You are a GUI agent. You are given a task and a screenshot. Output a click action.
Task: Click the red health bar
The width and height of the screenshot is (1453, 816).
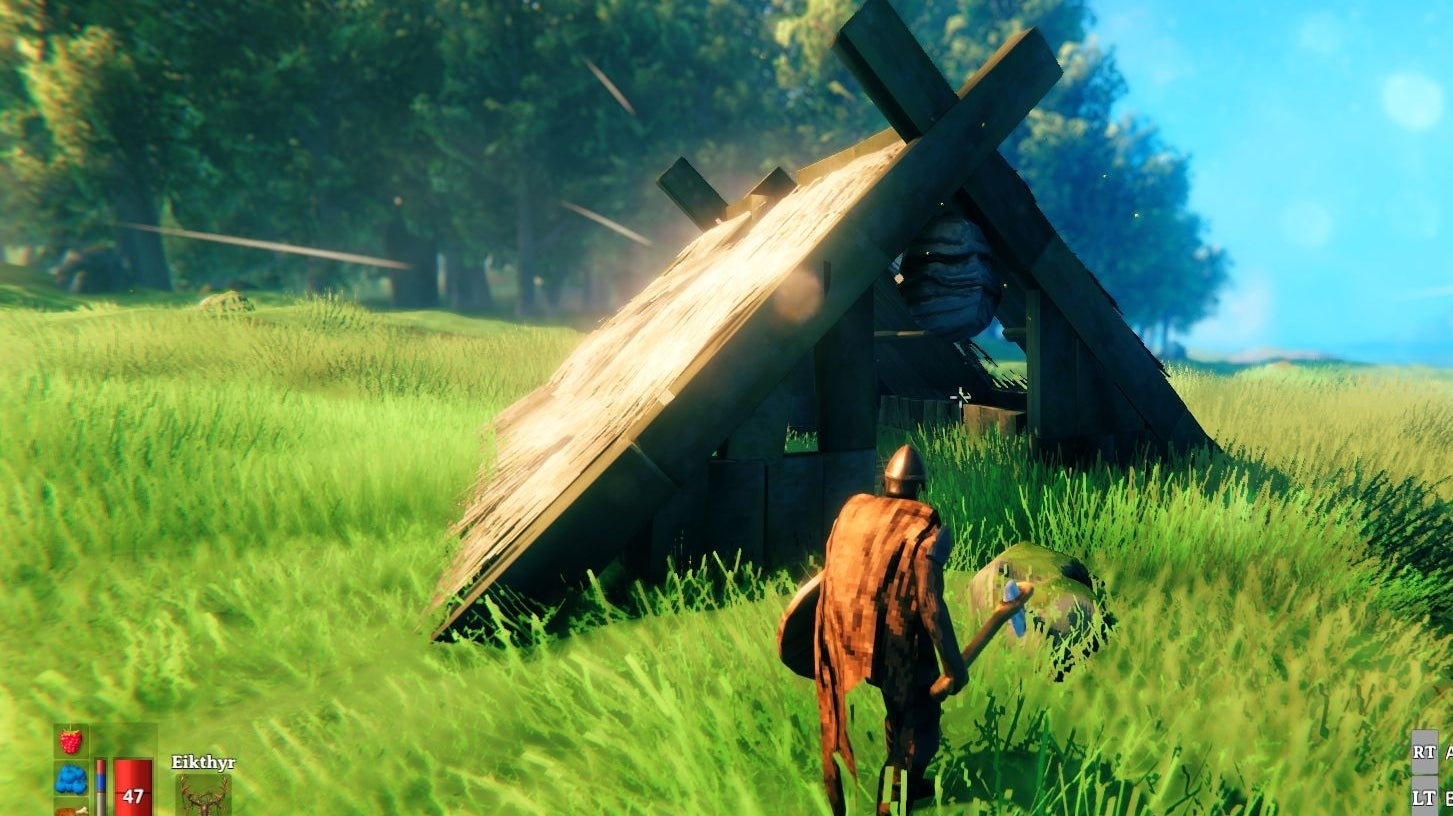click(x=133, y=780)
